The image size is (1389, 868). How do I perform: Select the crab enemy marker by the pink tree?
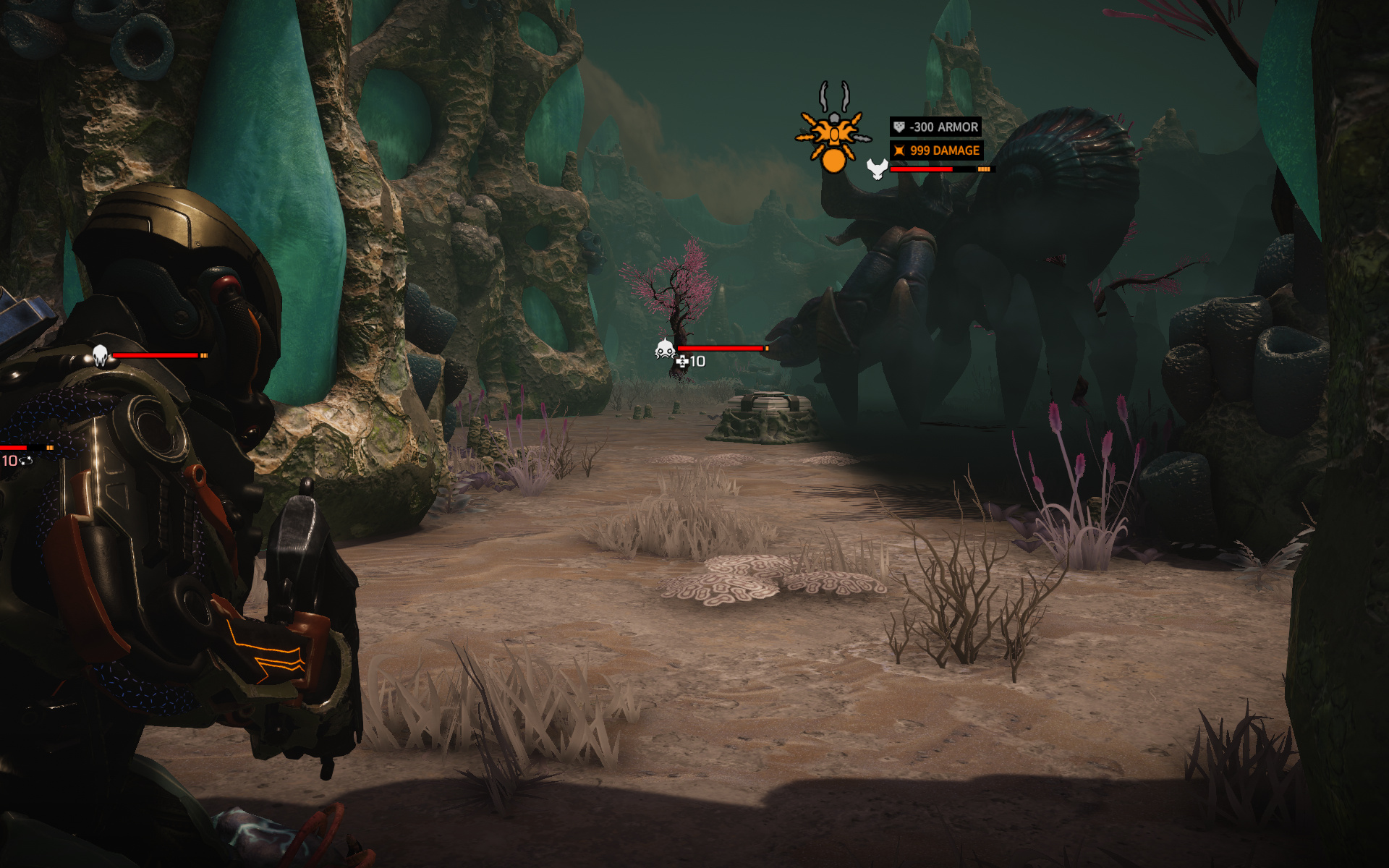click(x=665, y=349)
